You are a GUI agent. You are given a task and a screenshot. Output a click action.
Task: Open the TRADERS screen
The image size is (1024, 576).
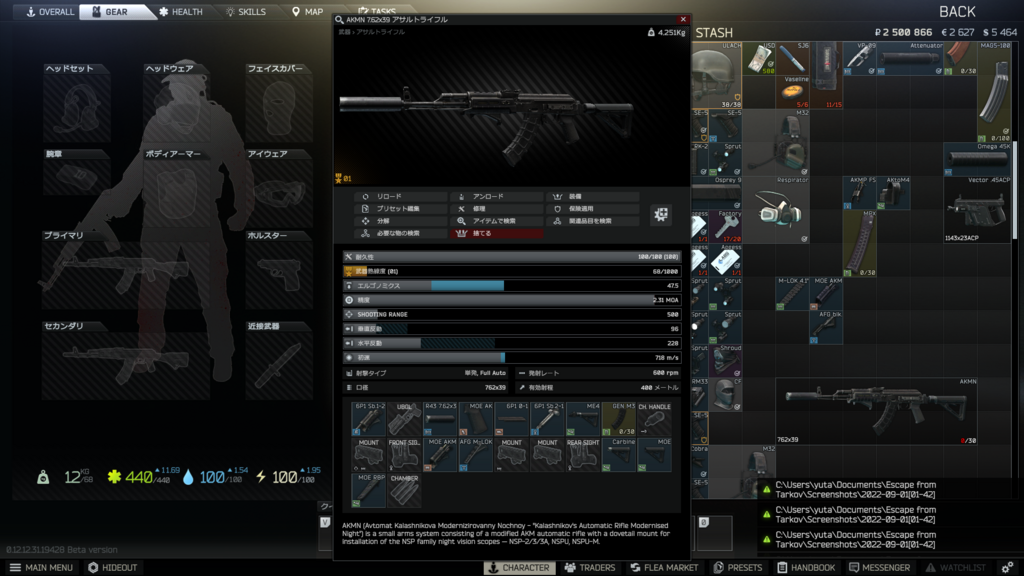pos(590,568)
